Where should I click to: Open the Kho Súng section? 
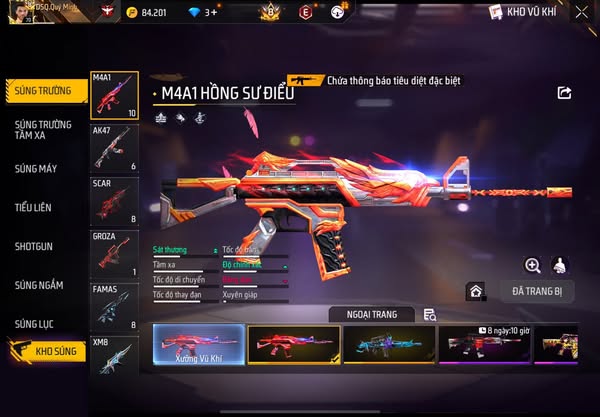click(x=47, y=351)
